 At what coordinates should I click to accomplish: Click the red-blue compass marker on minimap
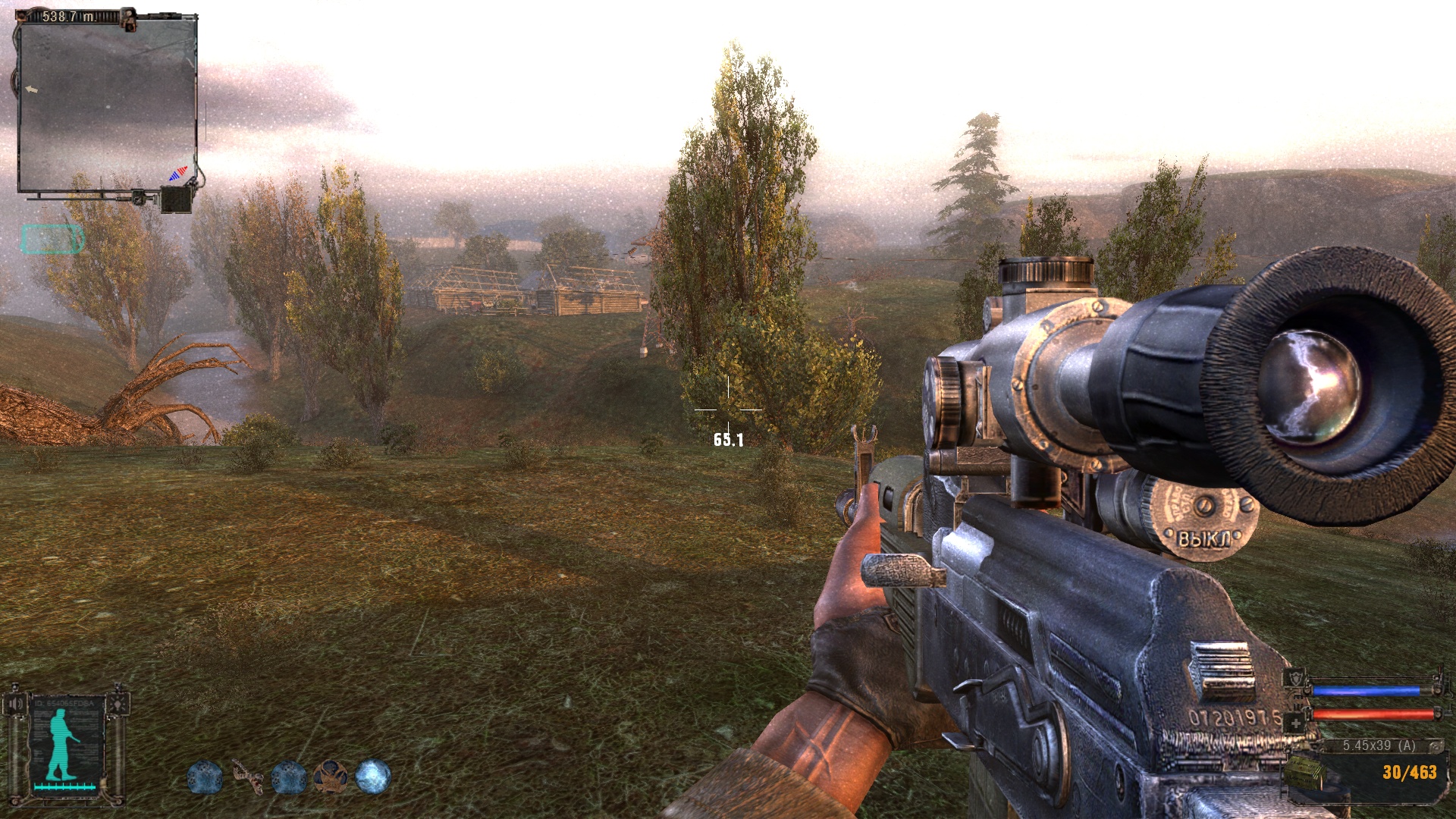177,174
